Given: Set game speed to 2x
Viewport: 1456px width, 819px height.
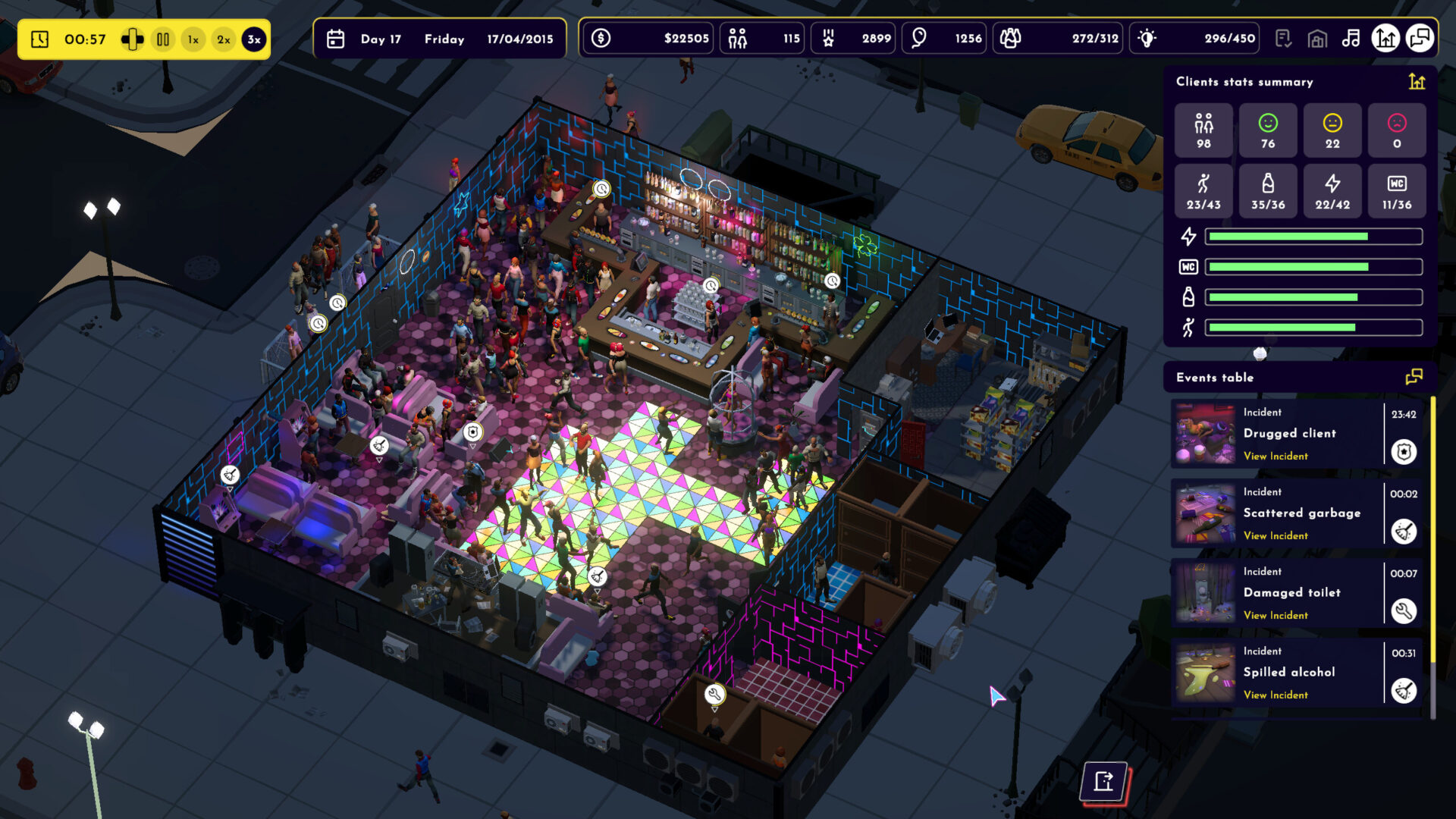Looking at the screenshot, I should coord(224,39).
